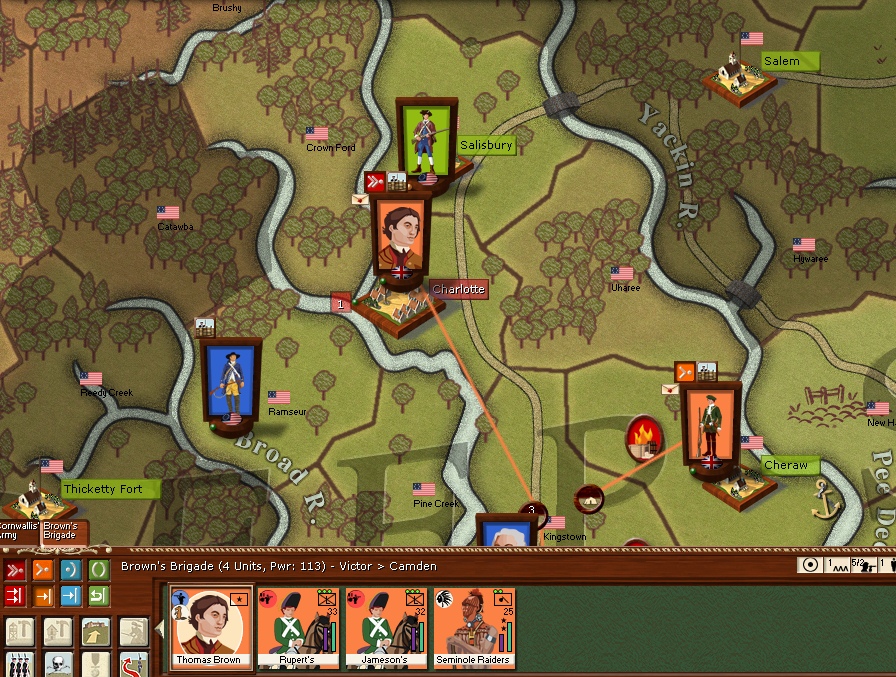Screen dimensions: 896x677
Task: Toggle the circle-dot icon above unit panel
Action: pos(811,565)
